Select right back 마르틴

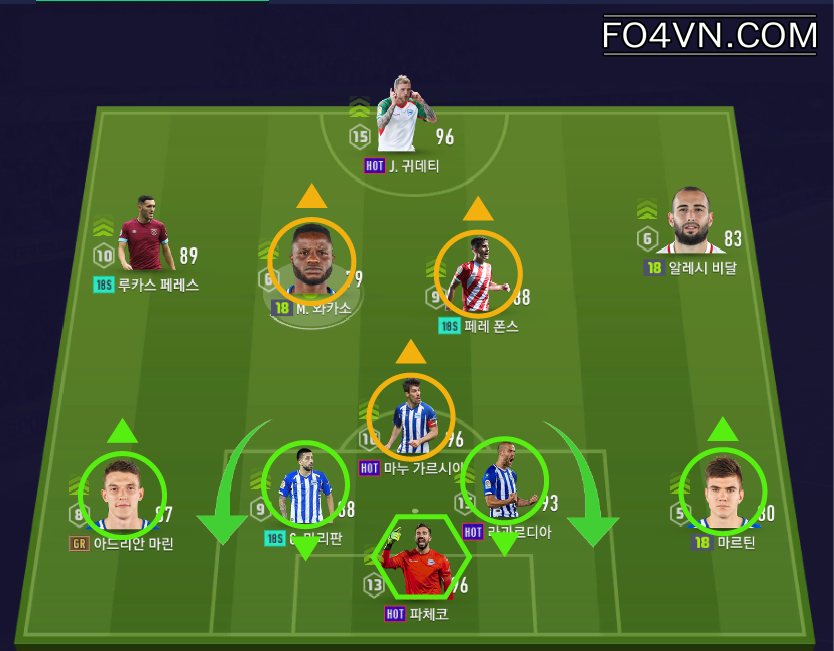tap(722, 490)
